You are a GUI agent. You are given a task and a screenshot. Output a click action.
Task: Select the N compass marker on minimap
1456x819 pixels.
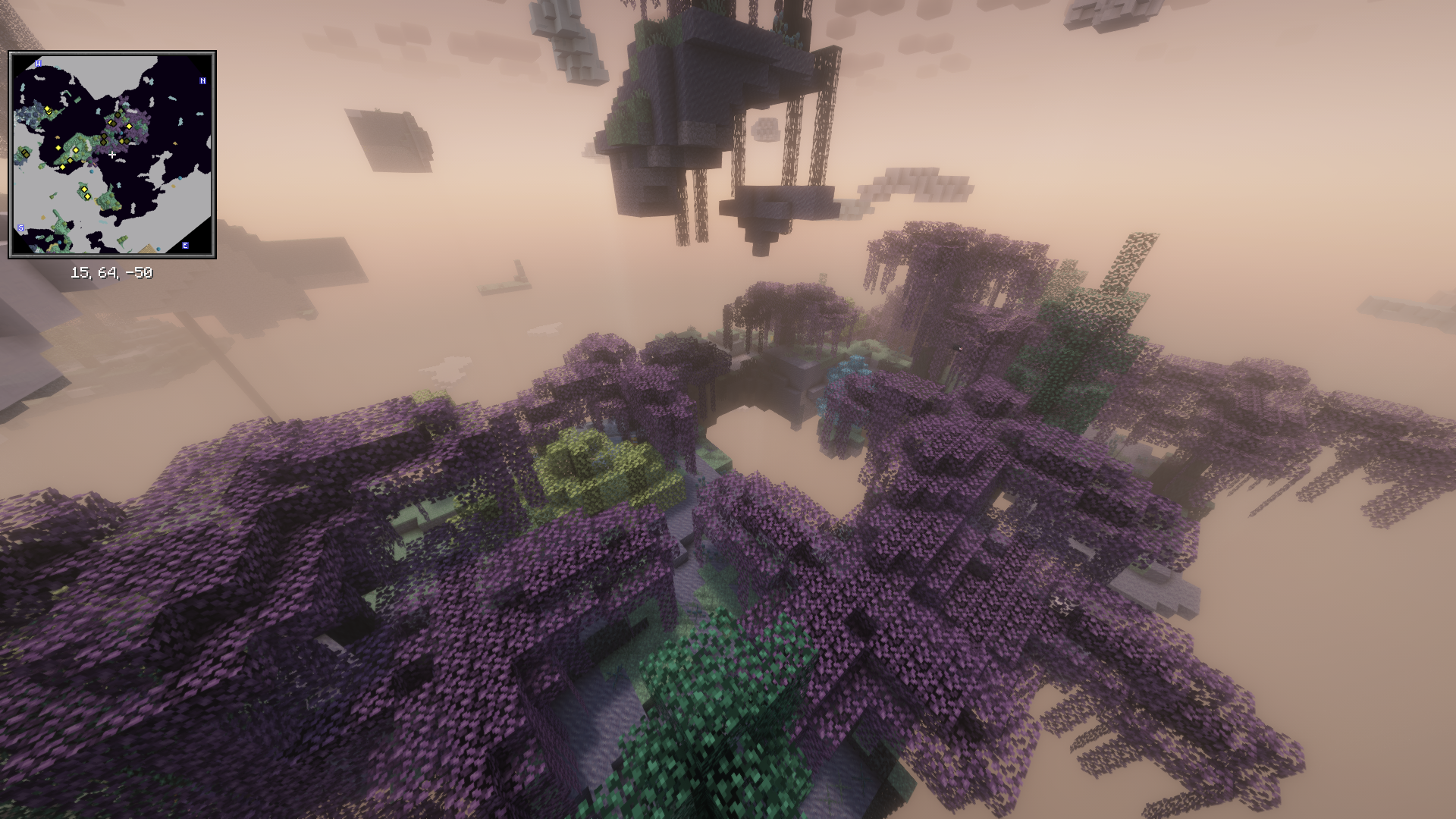click(202, 81)
